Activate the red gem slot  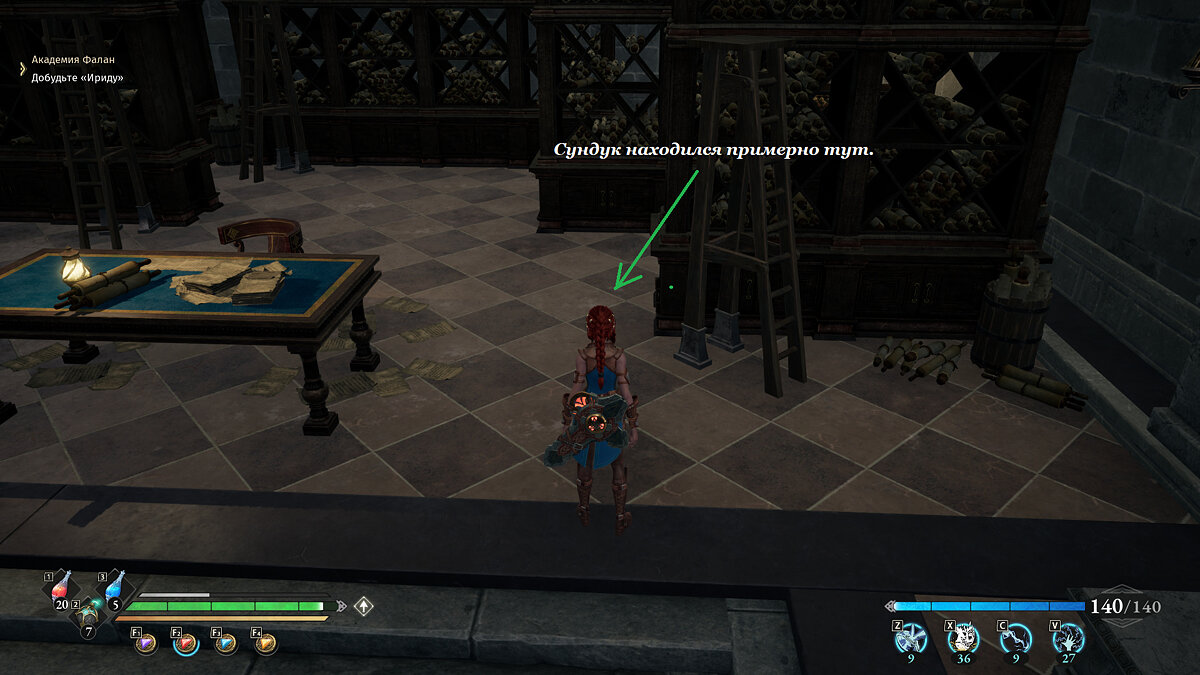coord(187,645)
